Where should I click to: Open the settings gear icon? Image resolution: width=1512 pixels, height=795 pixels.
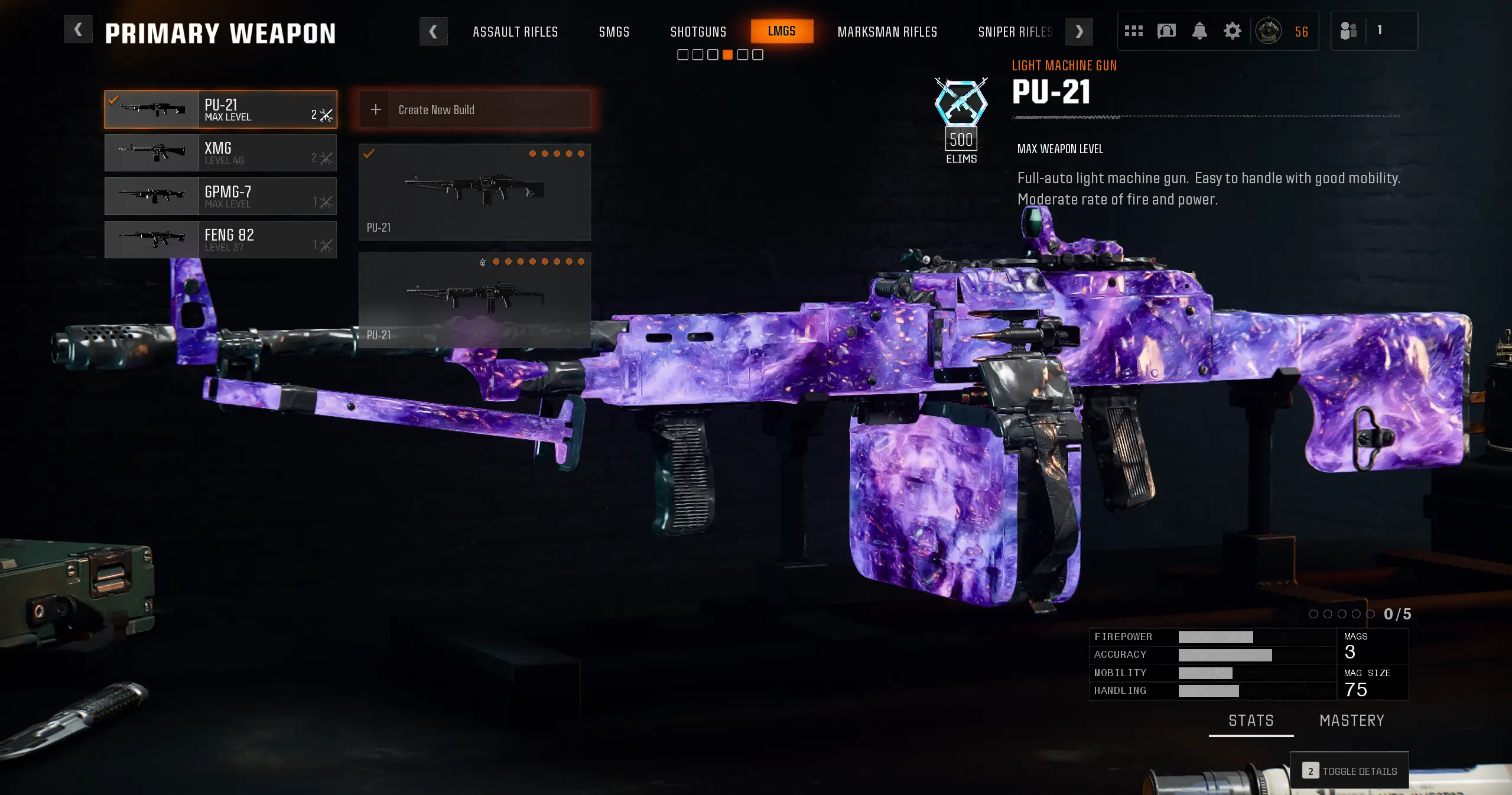click(x=1232, y=31)
